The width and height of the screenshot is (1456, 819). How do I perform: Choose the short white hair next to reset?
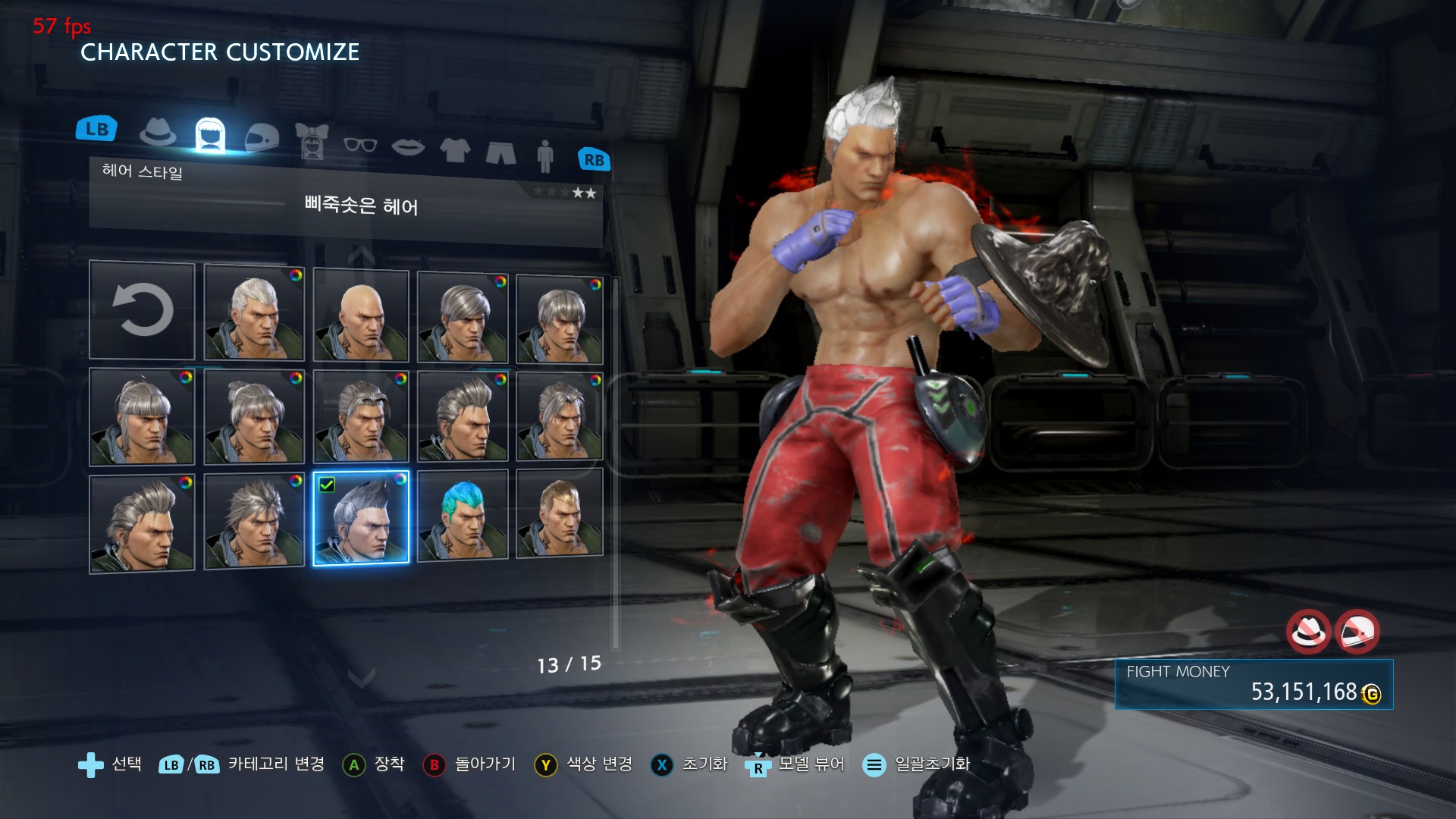[254, 312]
